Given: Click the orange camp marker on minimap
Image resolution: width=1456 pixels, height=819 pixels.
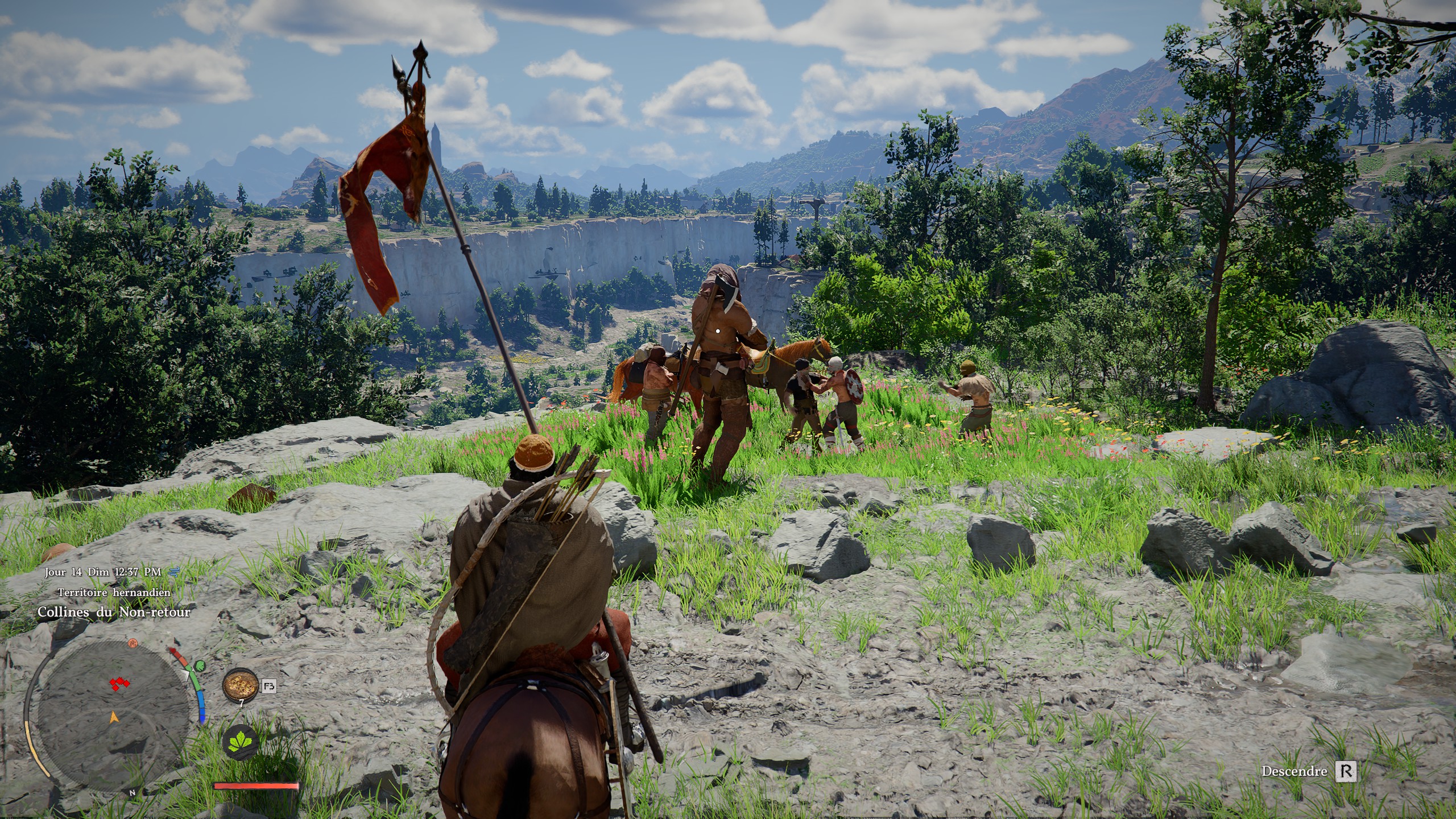Looking at the screenshot, I should click(133, 643).
